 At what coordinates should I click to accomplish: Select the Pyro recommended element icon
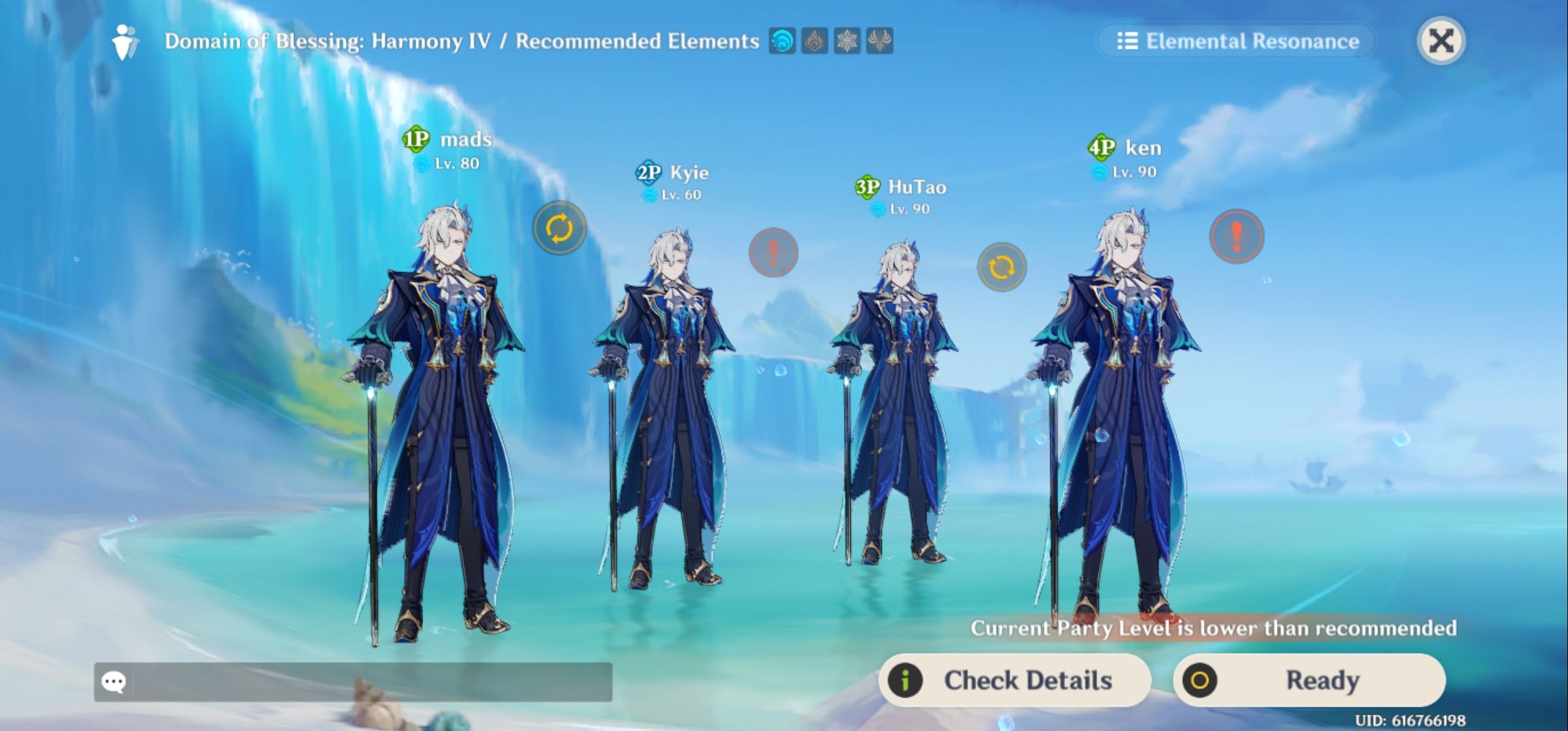815,42
